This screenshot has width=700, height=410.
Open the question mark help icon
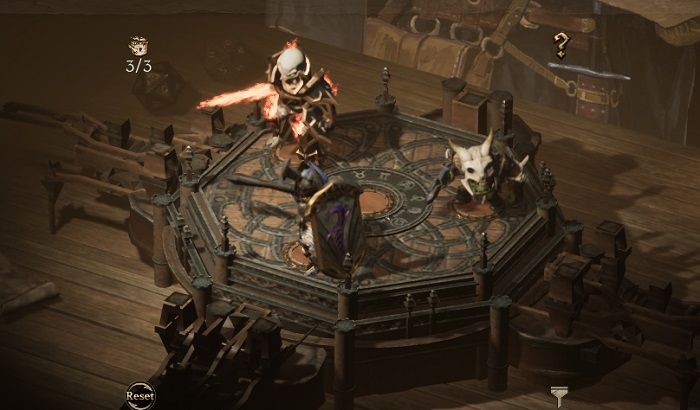562,44
